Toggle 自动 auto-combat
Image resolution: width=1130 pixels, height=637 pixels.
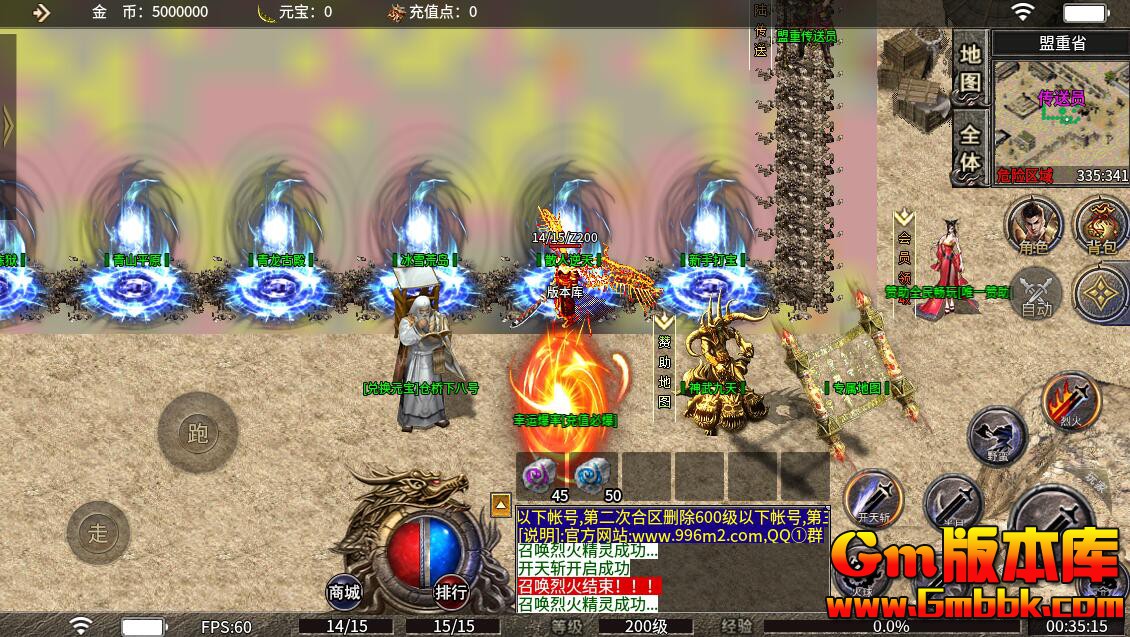tap(1036, 293)
